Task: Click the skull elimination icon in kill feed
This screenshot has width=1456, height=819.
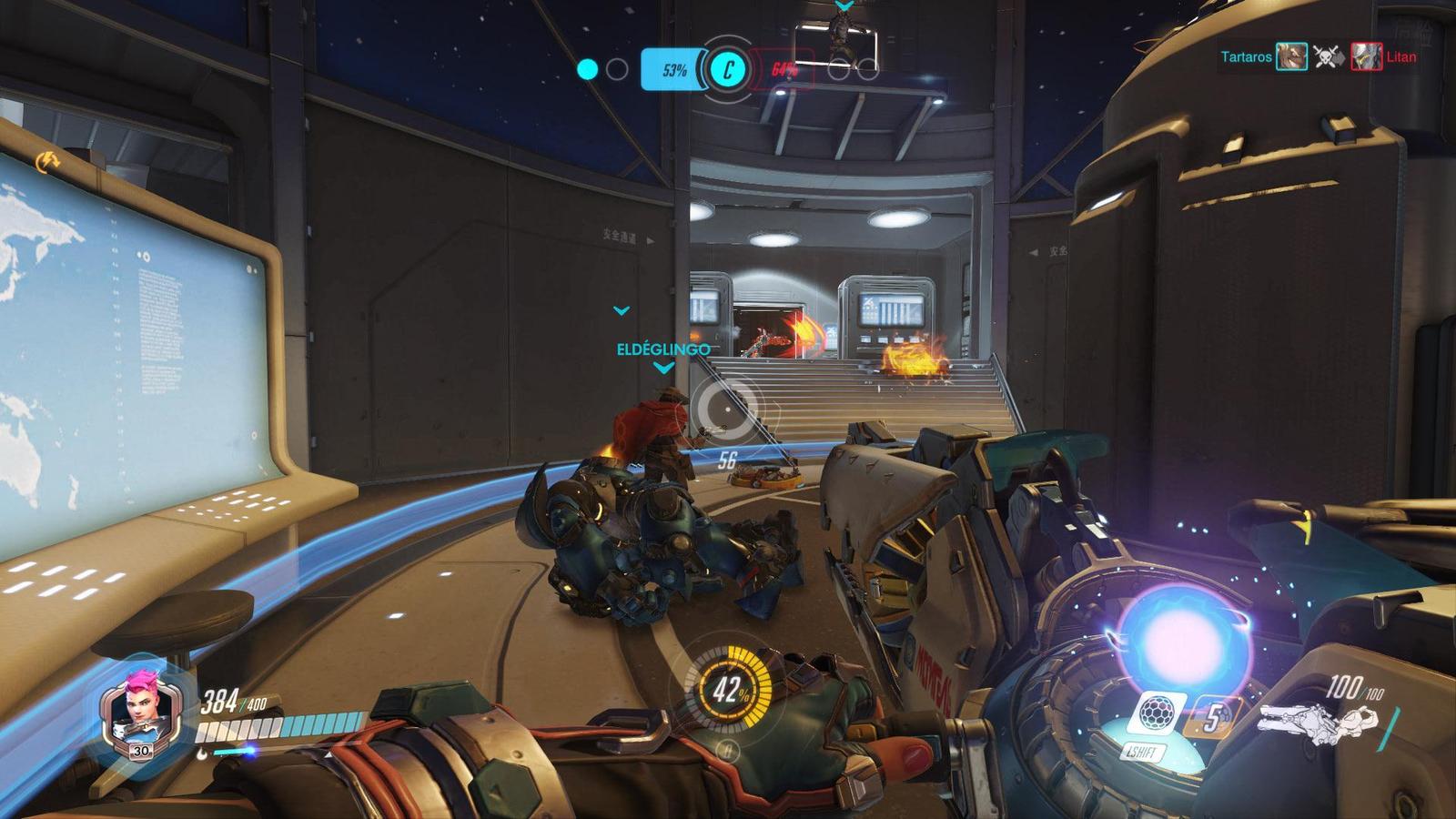Action: (1329, 56)
